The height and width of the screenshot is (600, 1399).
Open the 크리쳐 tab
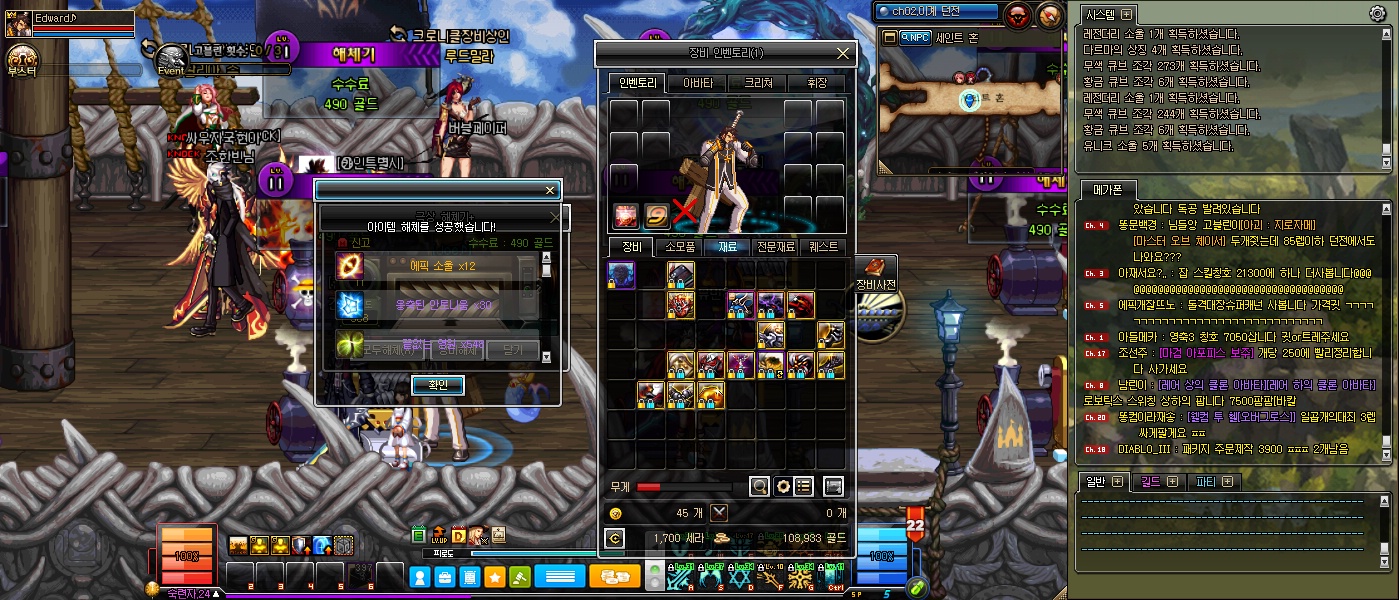(757, 83)
